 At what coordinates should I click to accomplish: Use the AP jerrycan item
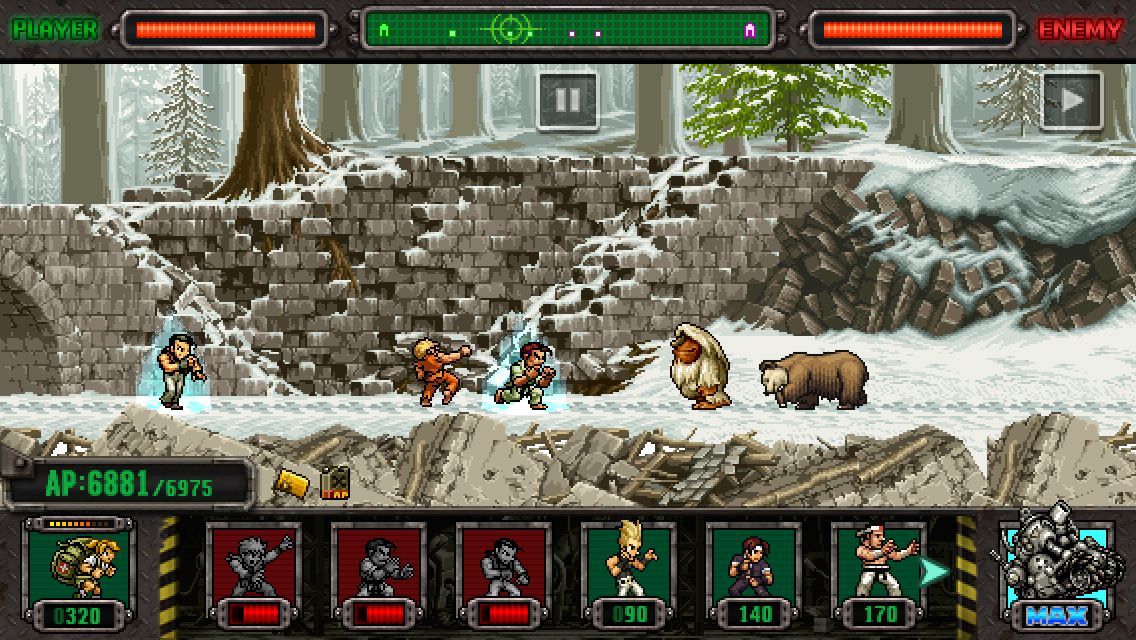tap(335, 483)
